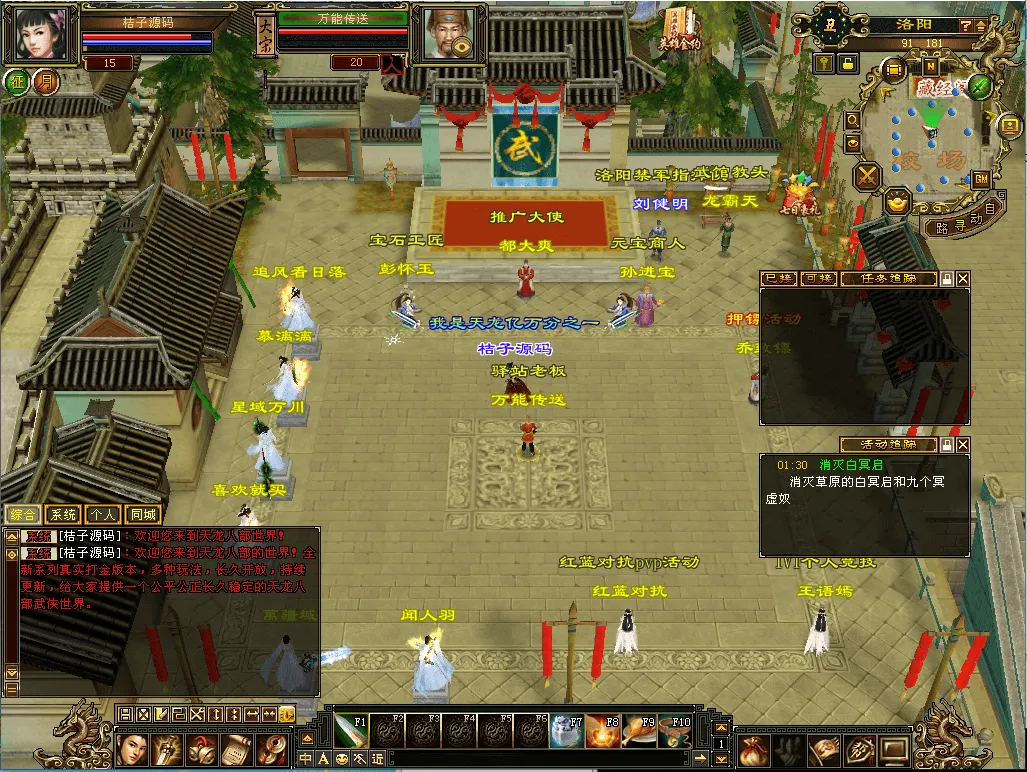Screen dimensions: 1027x772
Task: Close the 任务追踪 quest tracker panel
Action: tap(962, 279)
